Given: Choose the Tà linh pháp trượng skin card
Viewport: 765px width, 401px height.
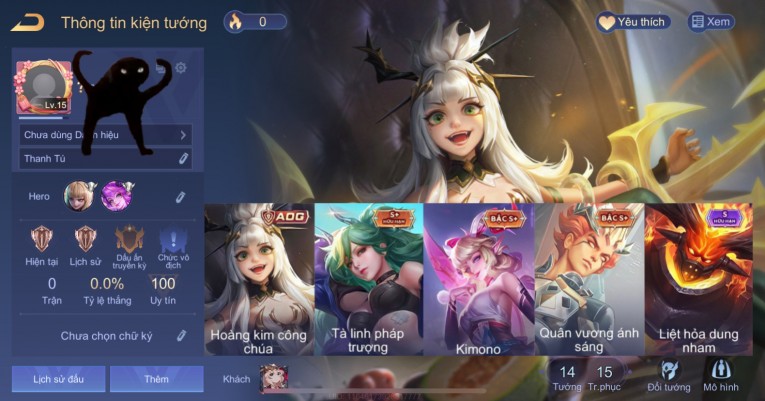Looking at the screenshot, I should coord(368,280).
